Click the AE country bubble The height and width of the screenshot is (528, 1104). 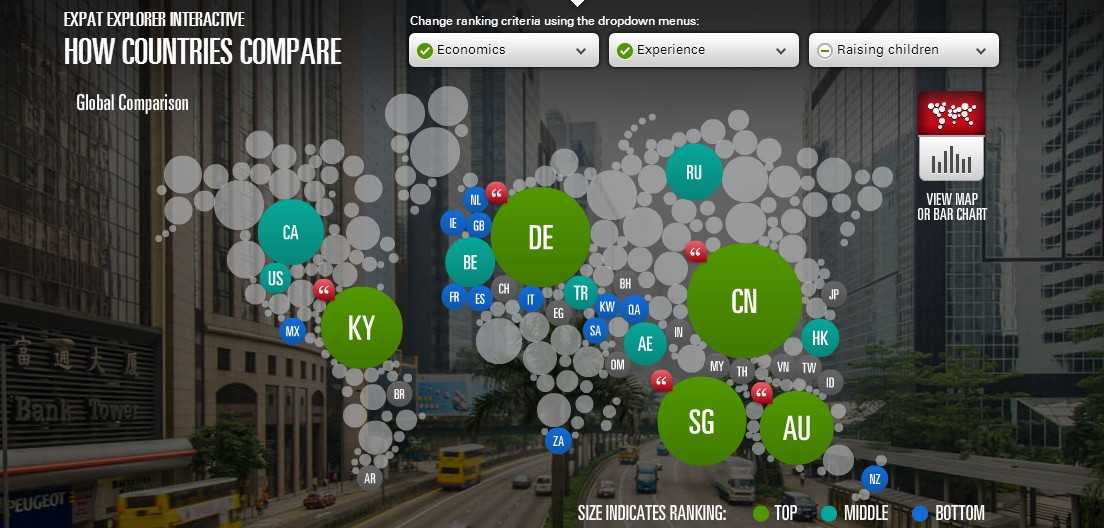pyautogui.click(x=645, y=344)
